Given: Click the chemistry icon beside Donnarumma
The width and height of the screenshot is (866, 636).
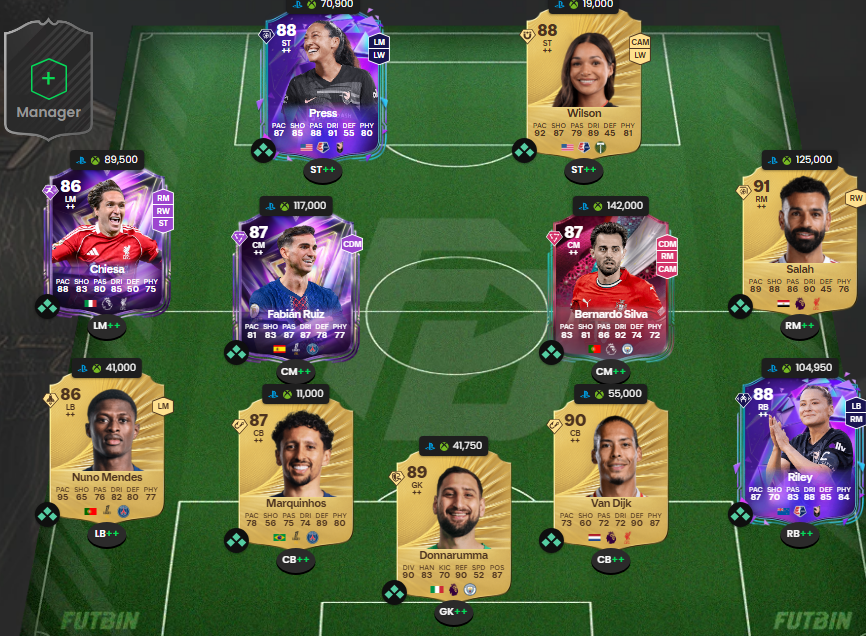Looking at the screenshot, I should (394, 592).
